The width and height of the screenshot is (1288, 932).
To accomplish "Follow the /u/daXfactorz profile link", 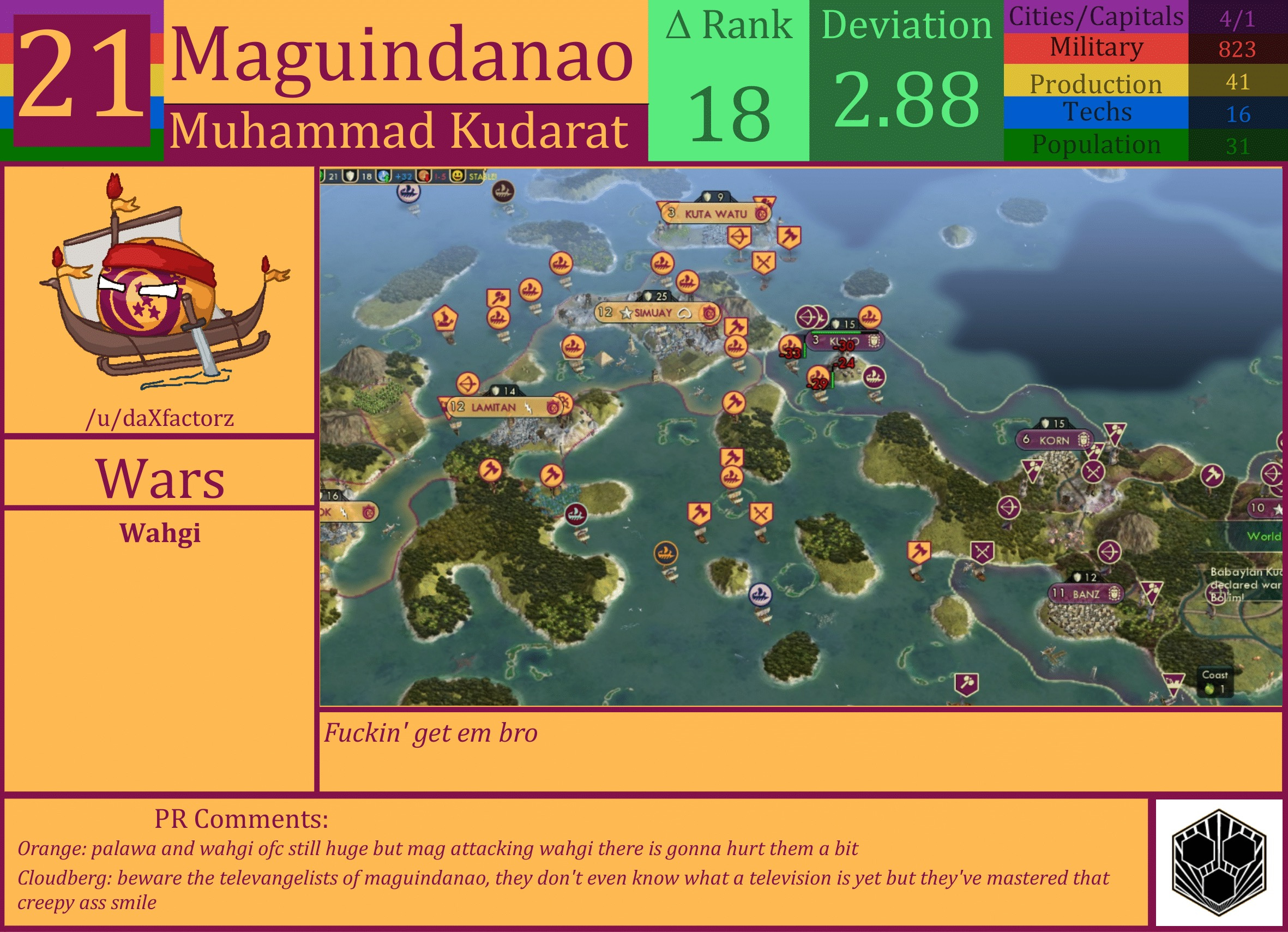I will 161,417.
